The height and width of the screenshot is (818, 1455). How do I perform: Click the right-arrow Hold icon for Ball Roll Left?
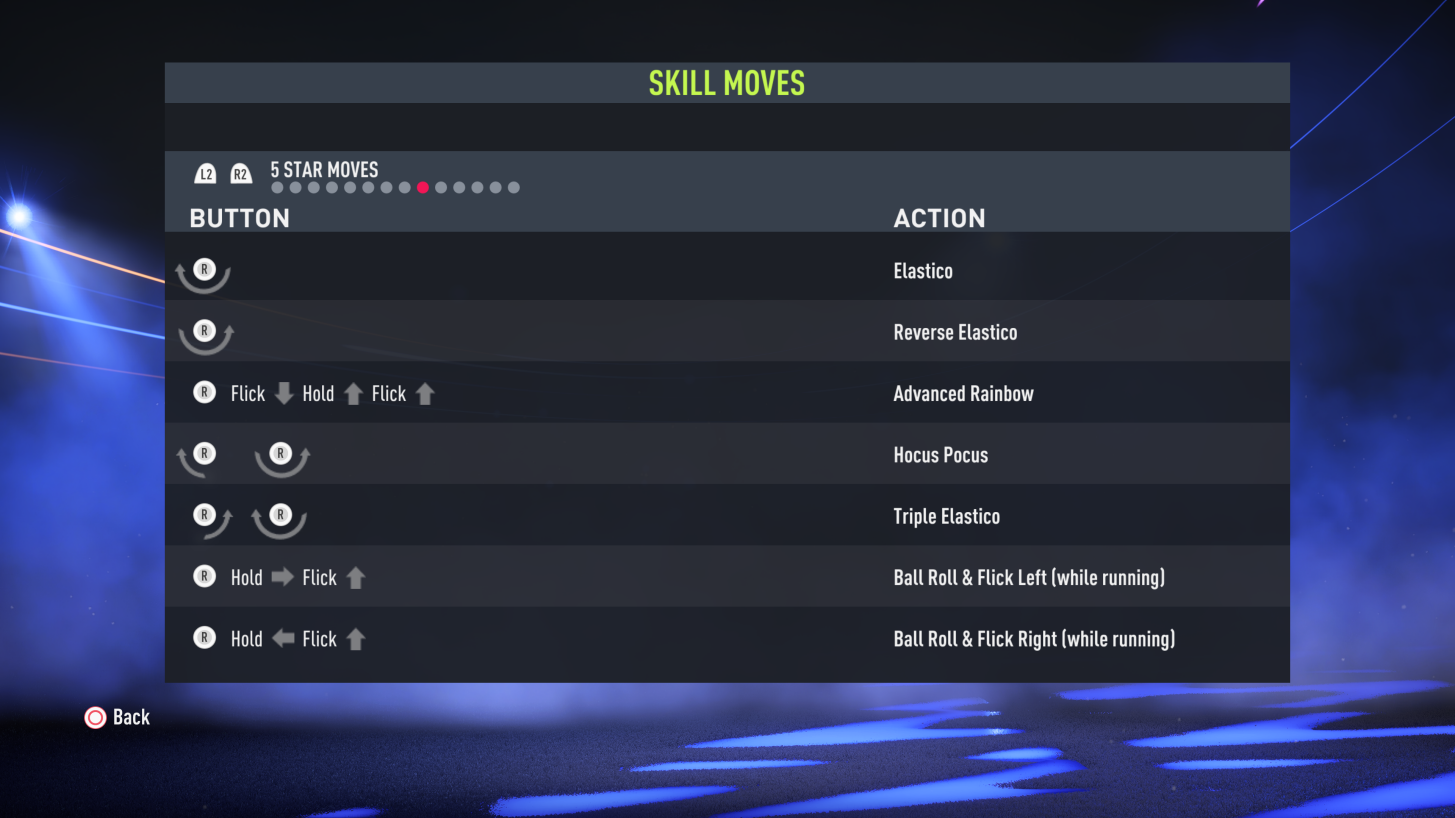tap(284, 577)
